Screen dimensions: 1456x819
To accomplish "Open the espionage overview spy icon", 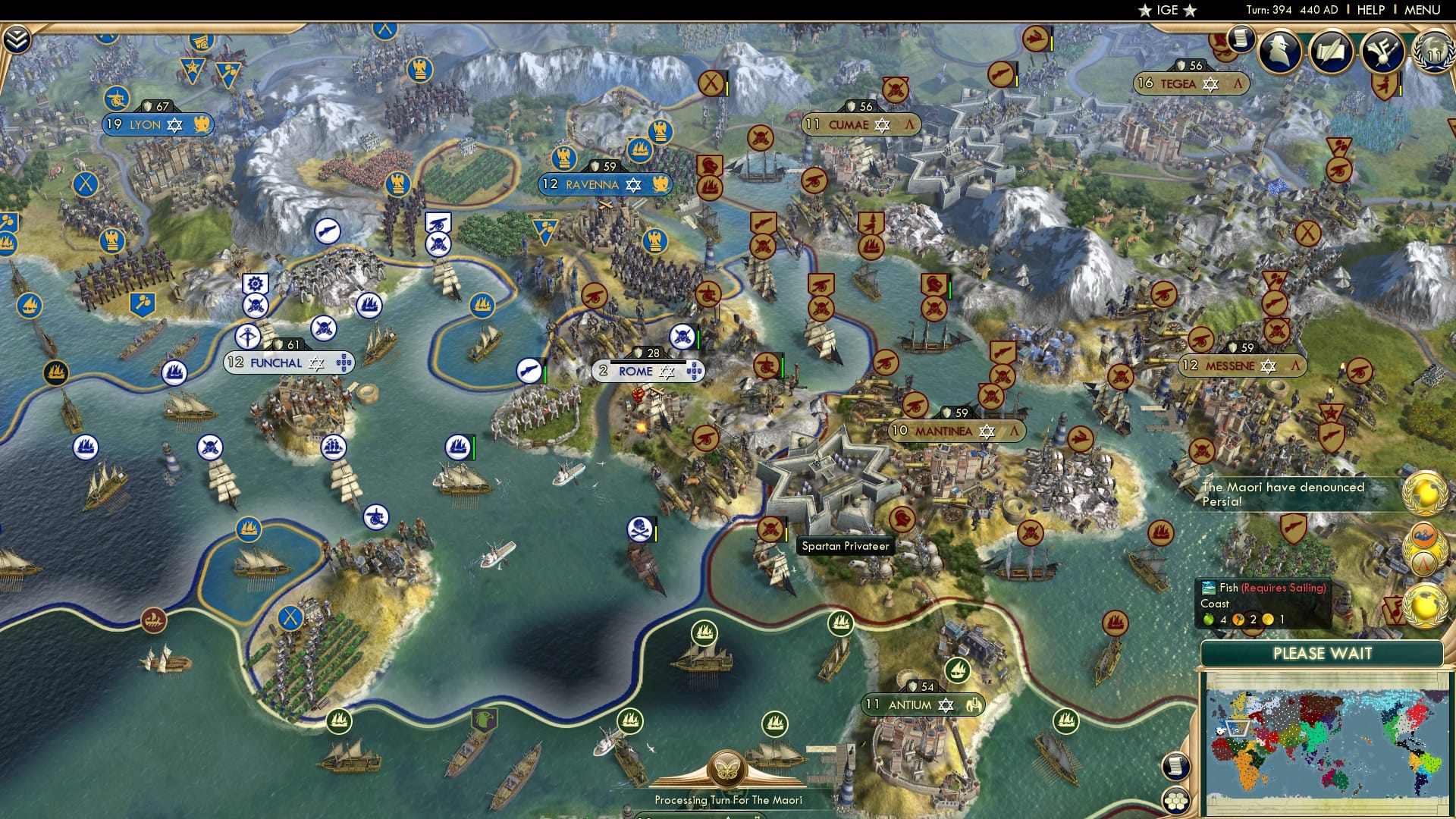I will point(1280,52).
